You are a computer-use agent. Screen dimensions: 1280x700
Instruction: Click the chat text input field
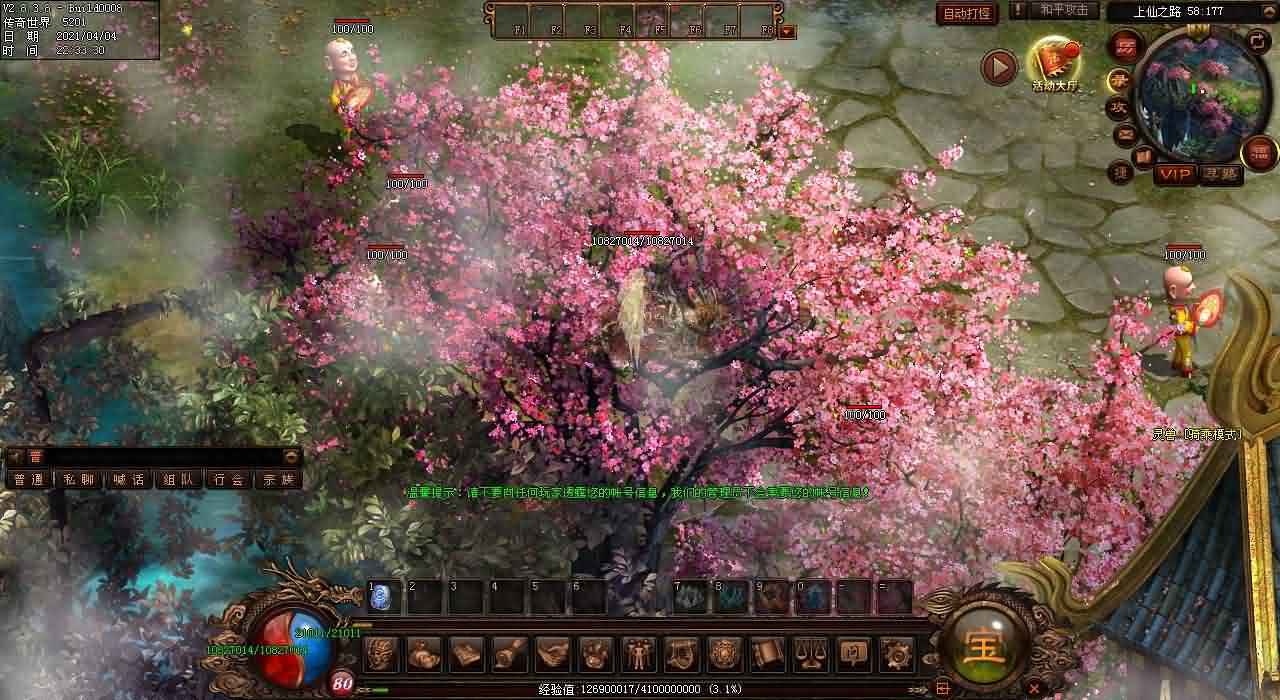click(150, 456)
